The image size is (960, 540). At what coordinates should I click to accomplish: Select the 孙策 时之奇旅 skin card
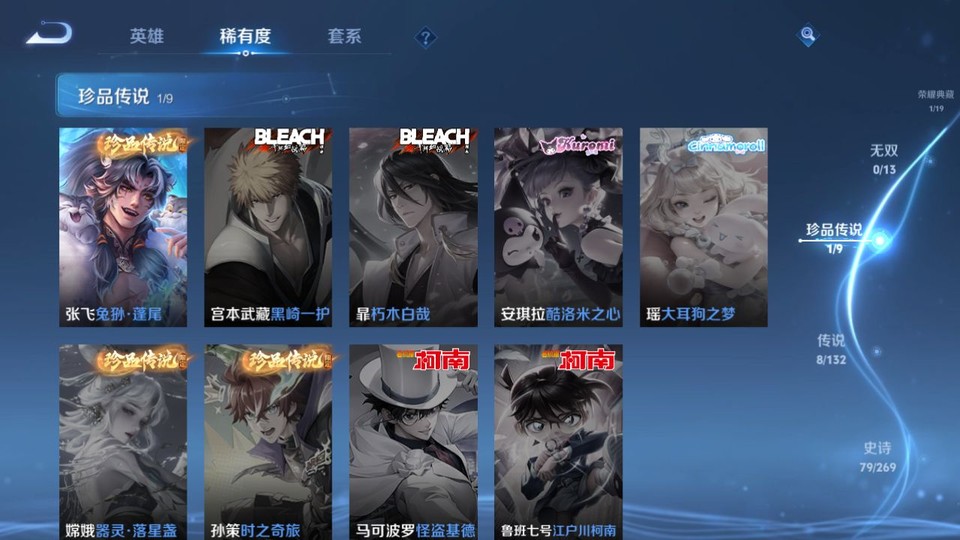coord(268,442)
